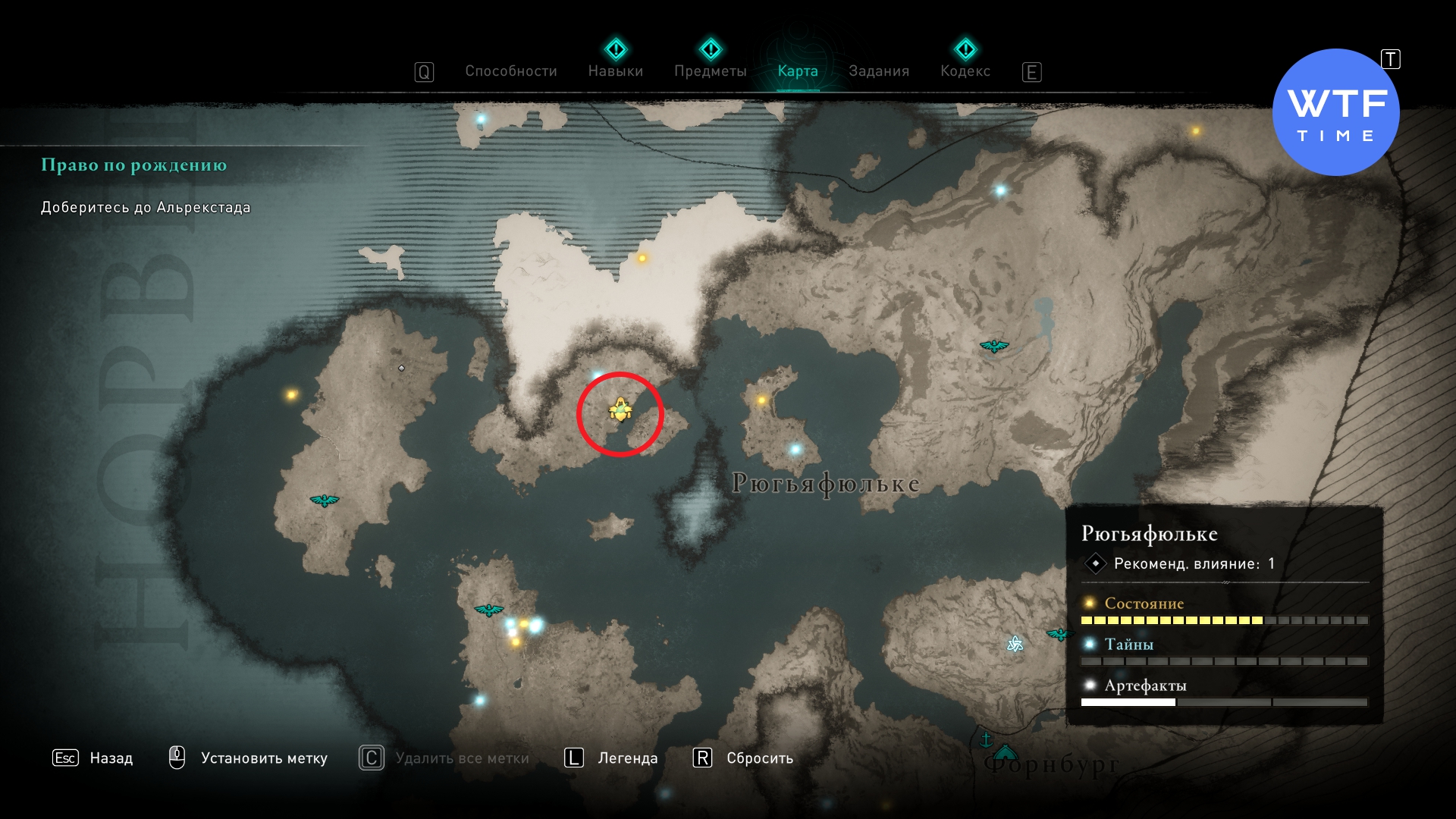
Task: Open the Навыки tab
Action: 615,71
